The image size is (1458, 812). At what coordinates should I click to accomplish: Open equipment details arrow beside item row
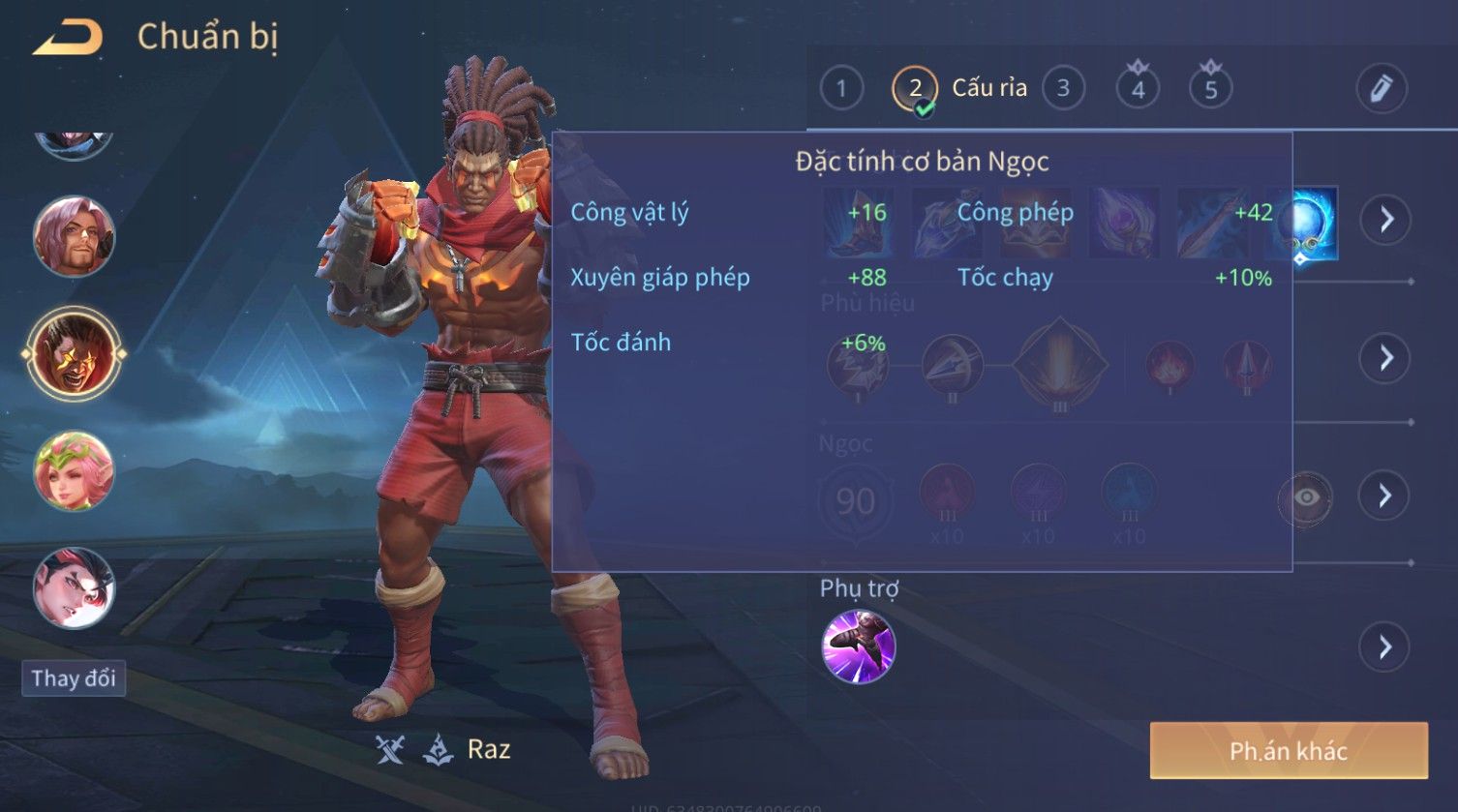[1385, 221]
